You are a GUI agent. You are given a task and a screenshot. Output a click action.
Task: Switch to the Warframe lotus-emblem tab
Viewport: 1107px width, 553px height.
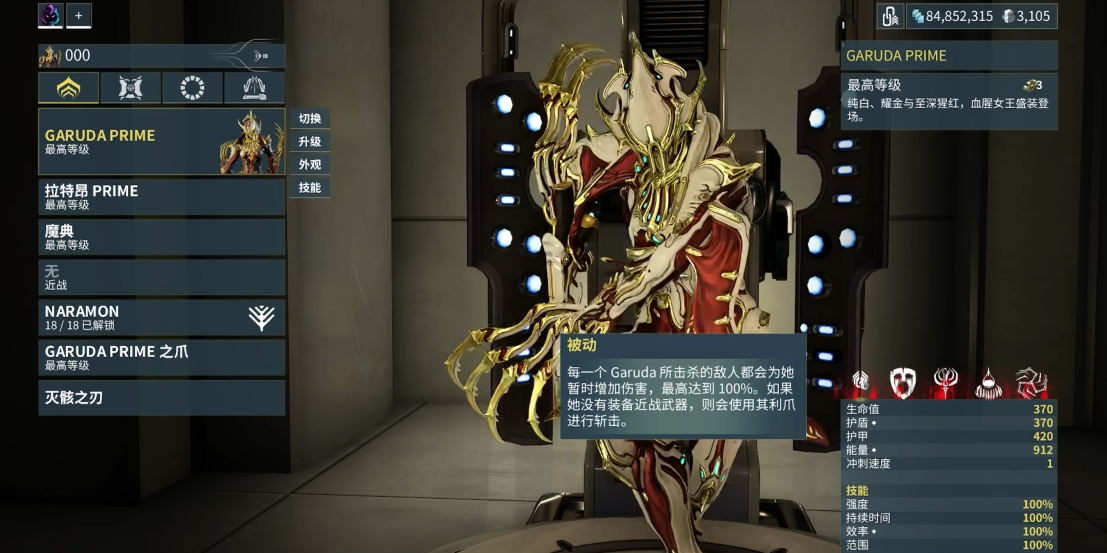[x=68, y=88]
